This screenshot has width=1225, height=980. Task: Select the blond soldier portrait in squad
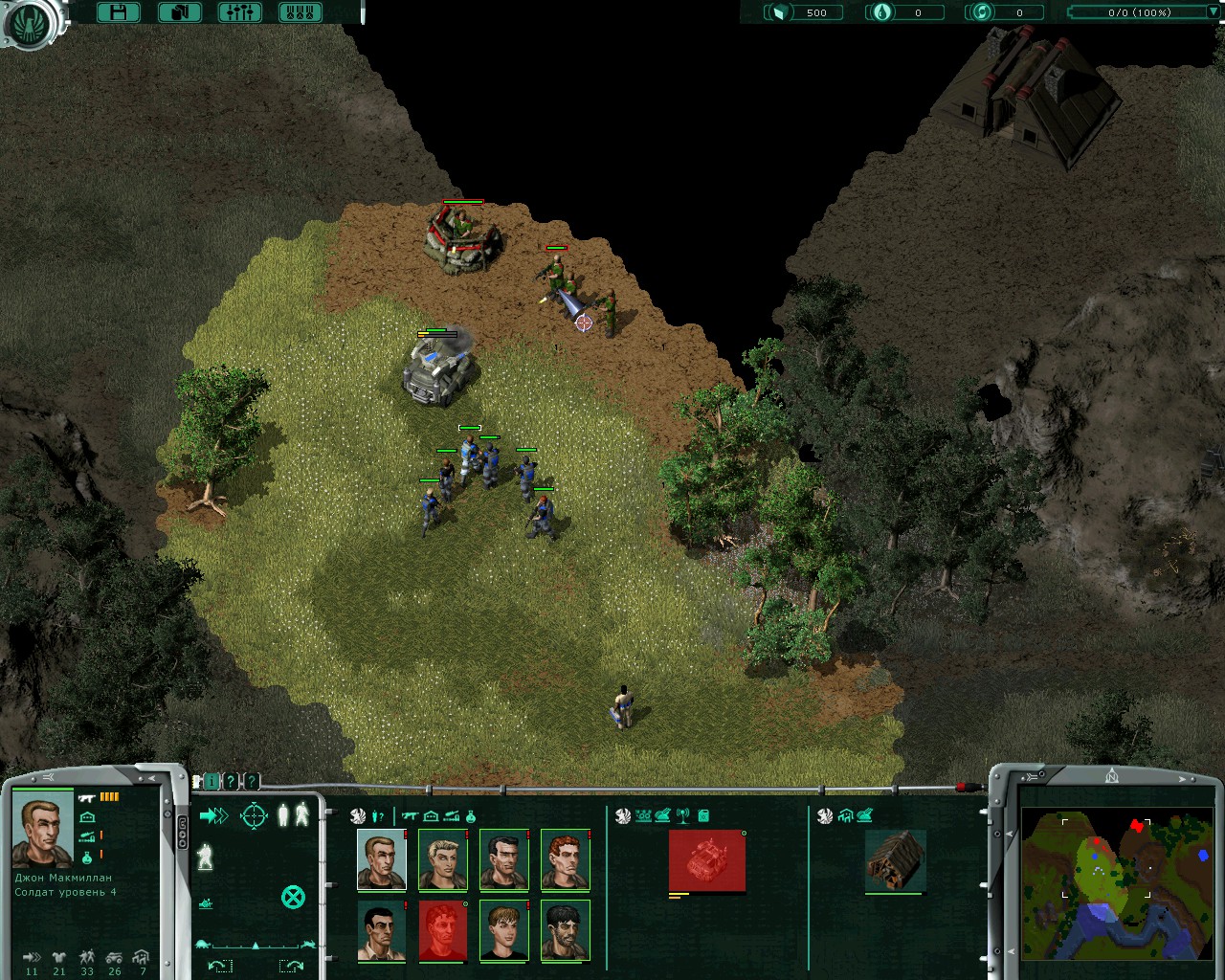point(443,860)
